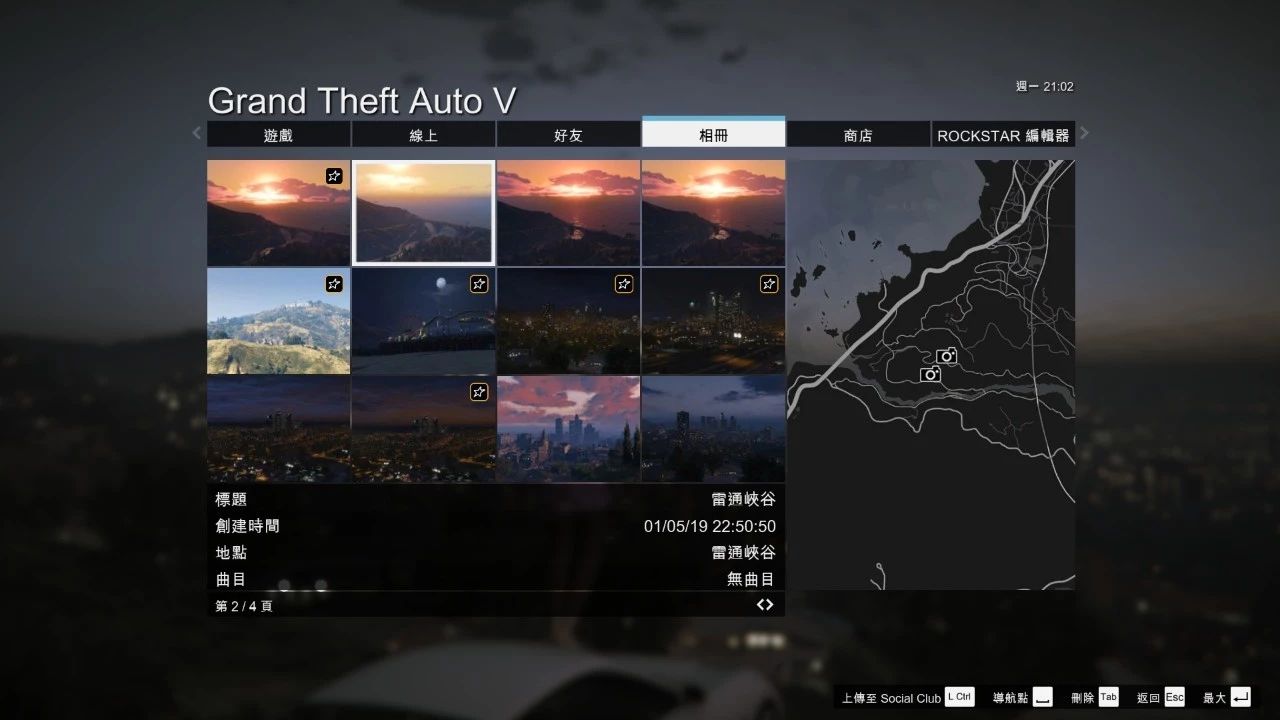Open the 線上 tab
The height and width of the screenshot is (720, 1280).
pyautogui.click(x=423, y=135)
